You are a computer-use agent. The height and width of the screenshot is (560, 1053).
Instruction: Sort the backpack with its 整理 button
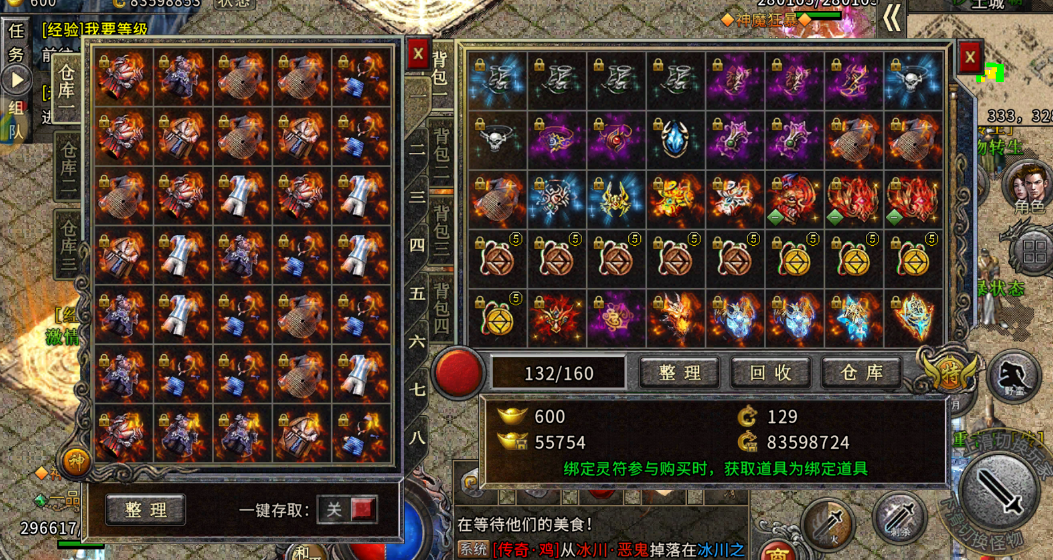(680, 373)
